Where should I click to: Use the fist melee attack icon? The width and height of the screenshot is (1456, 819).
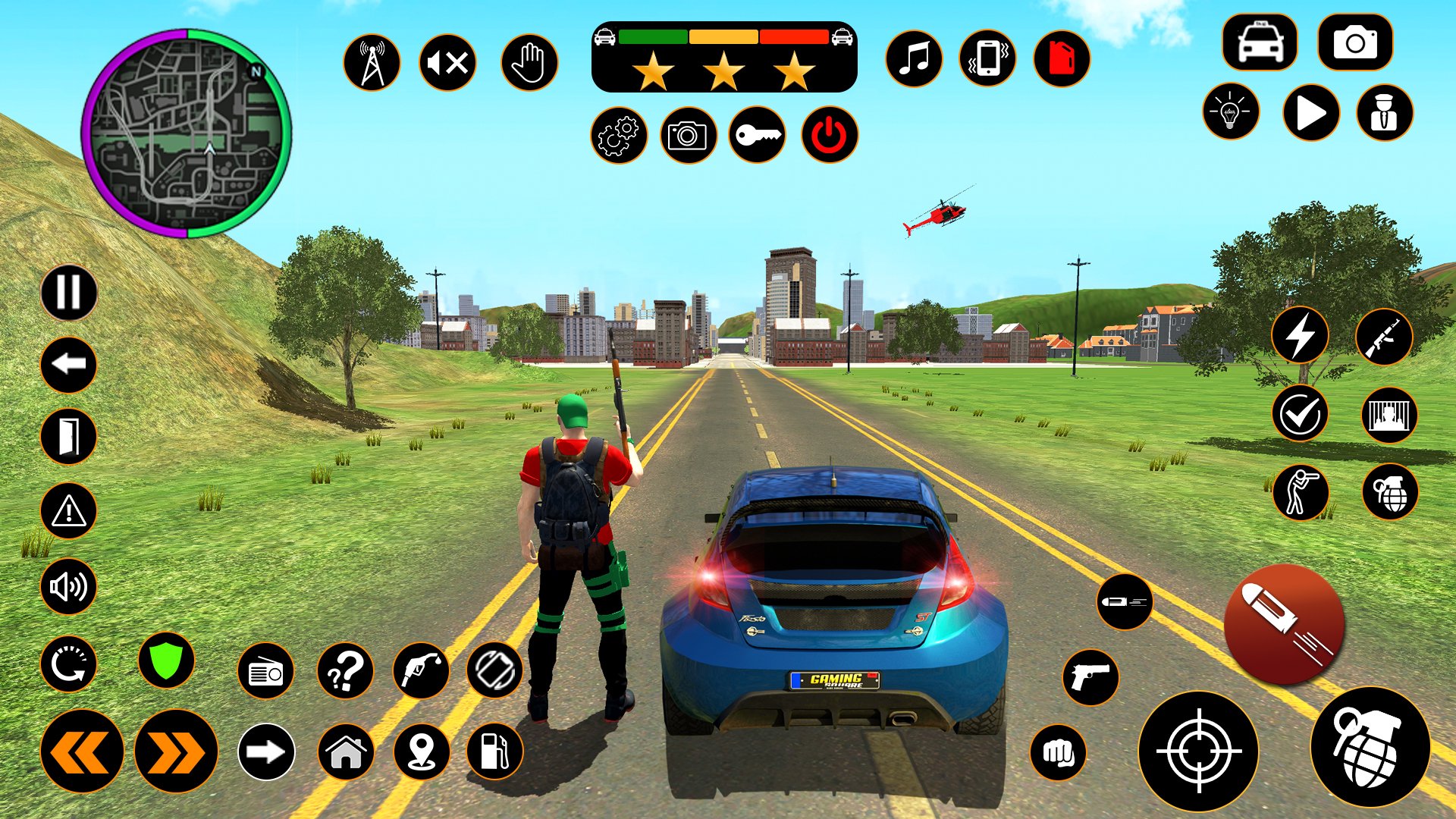1058,752
